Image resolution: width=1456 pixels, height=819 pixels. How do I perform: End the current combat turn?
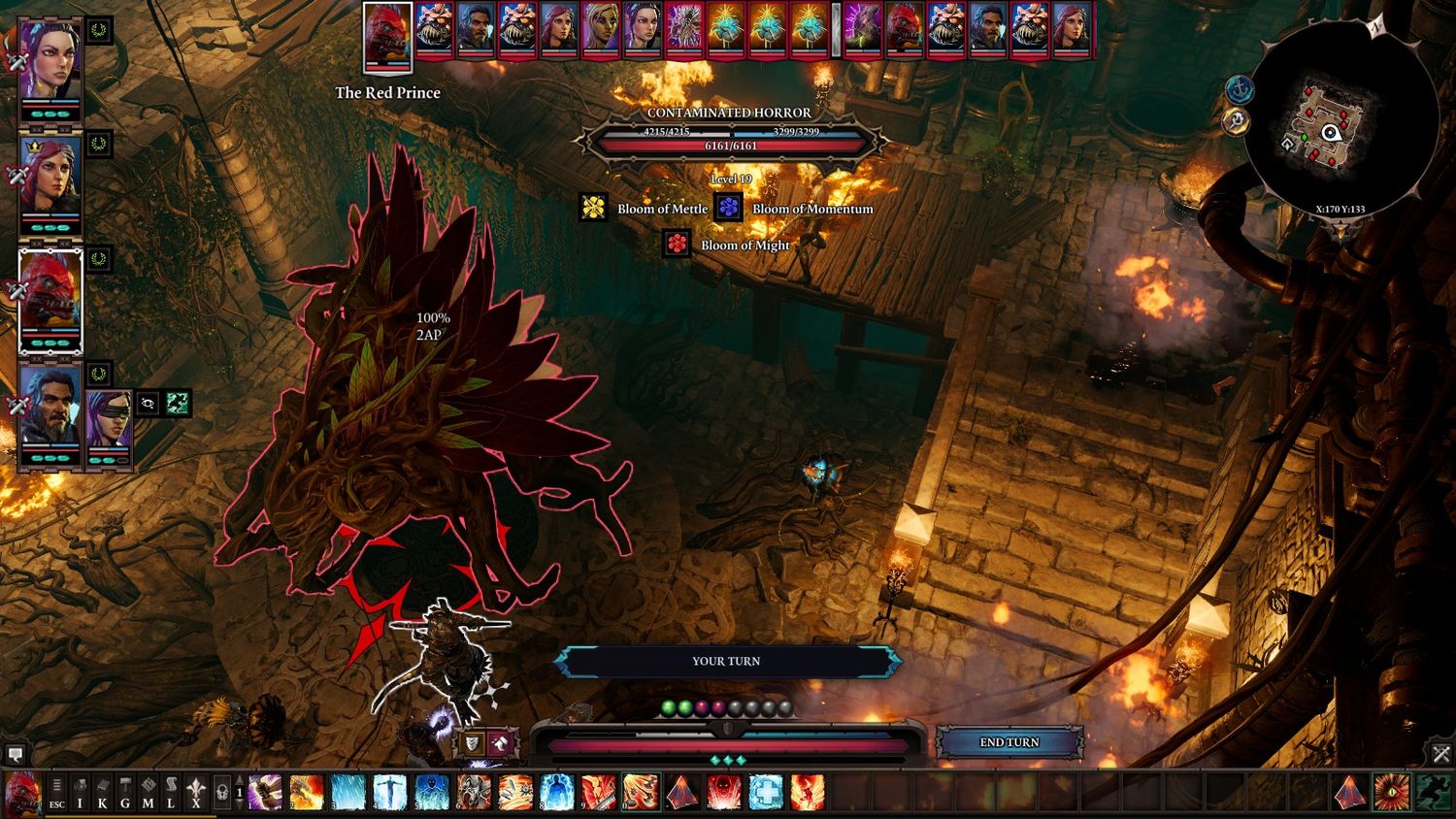(1009, 742)
